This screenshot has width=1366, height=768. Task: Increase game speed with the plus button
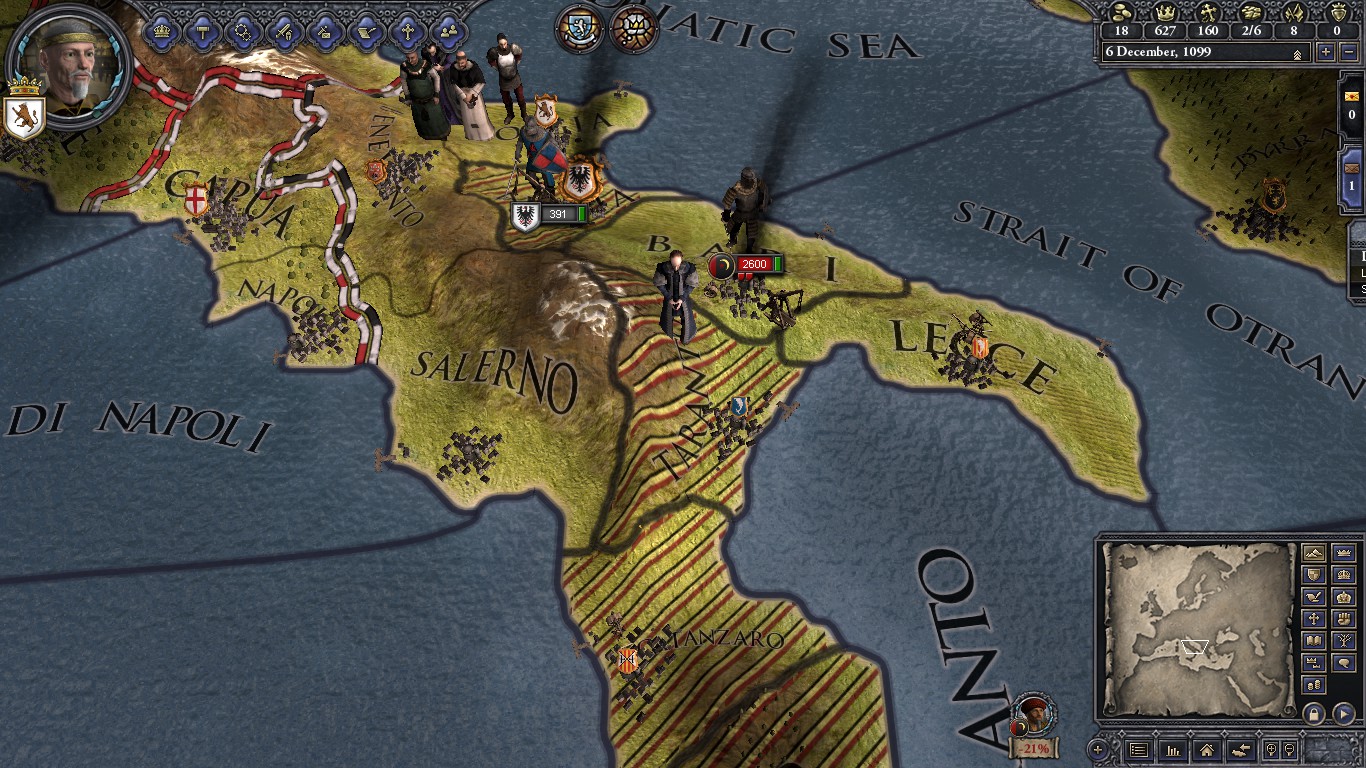pyautogui.click(x=1326, y=52)
